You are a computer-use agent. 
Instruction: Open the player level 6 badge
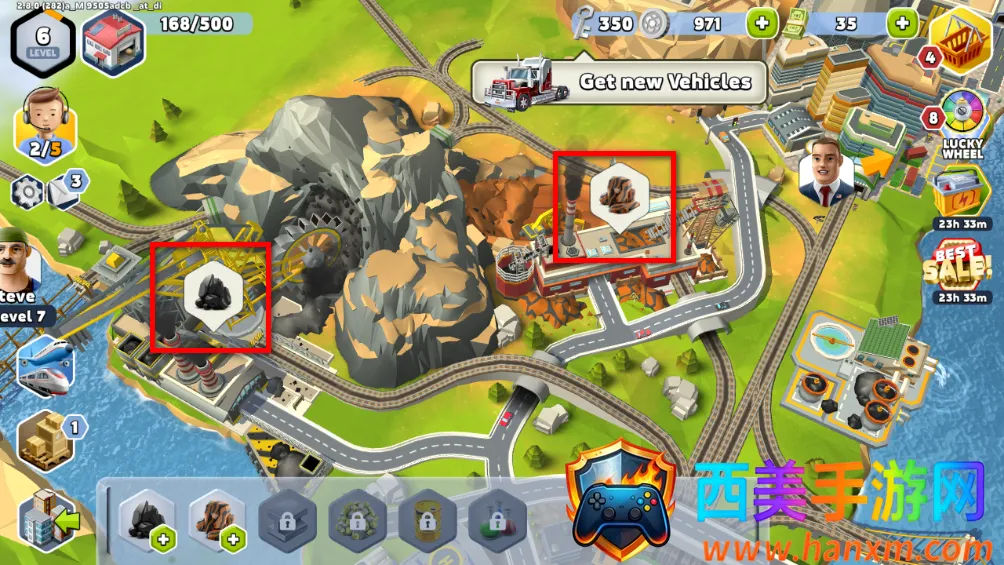click(x=43, y=42)
